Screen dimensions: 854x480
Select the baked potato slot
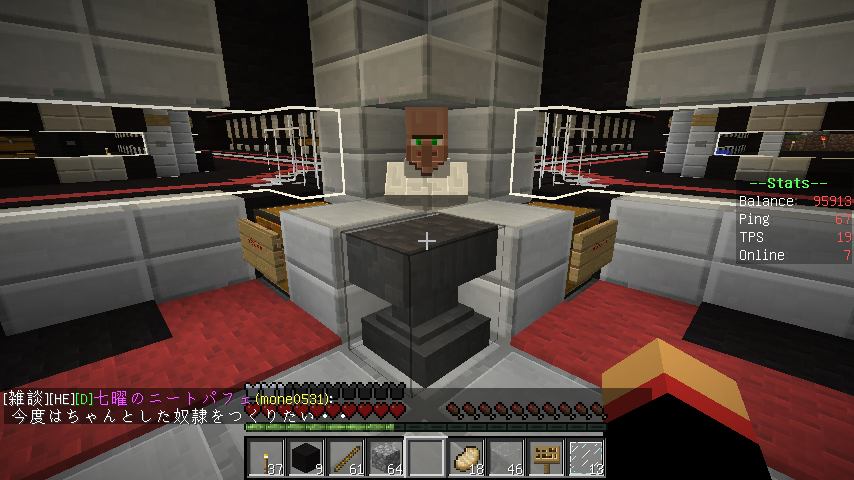[466, 458]
